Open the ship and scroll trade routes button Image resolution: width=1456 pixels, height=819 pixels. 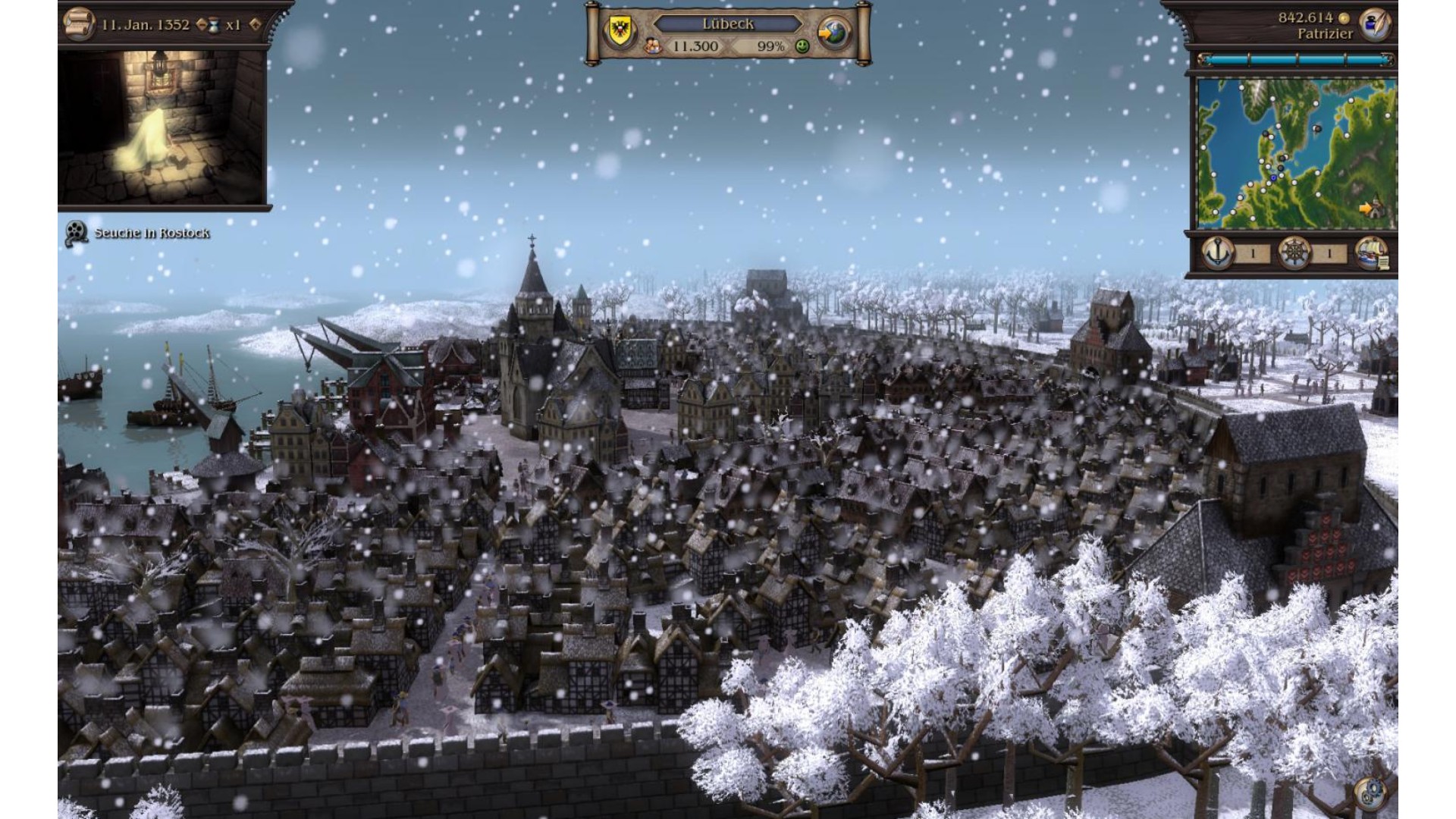point(1371,253)
